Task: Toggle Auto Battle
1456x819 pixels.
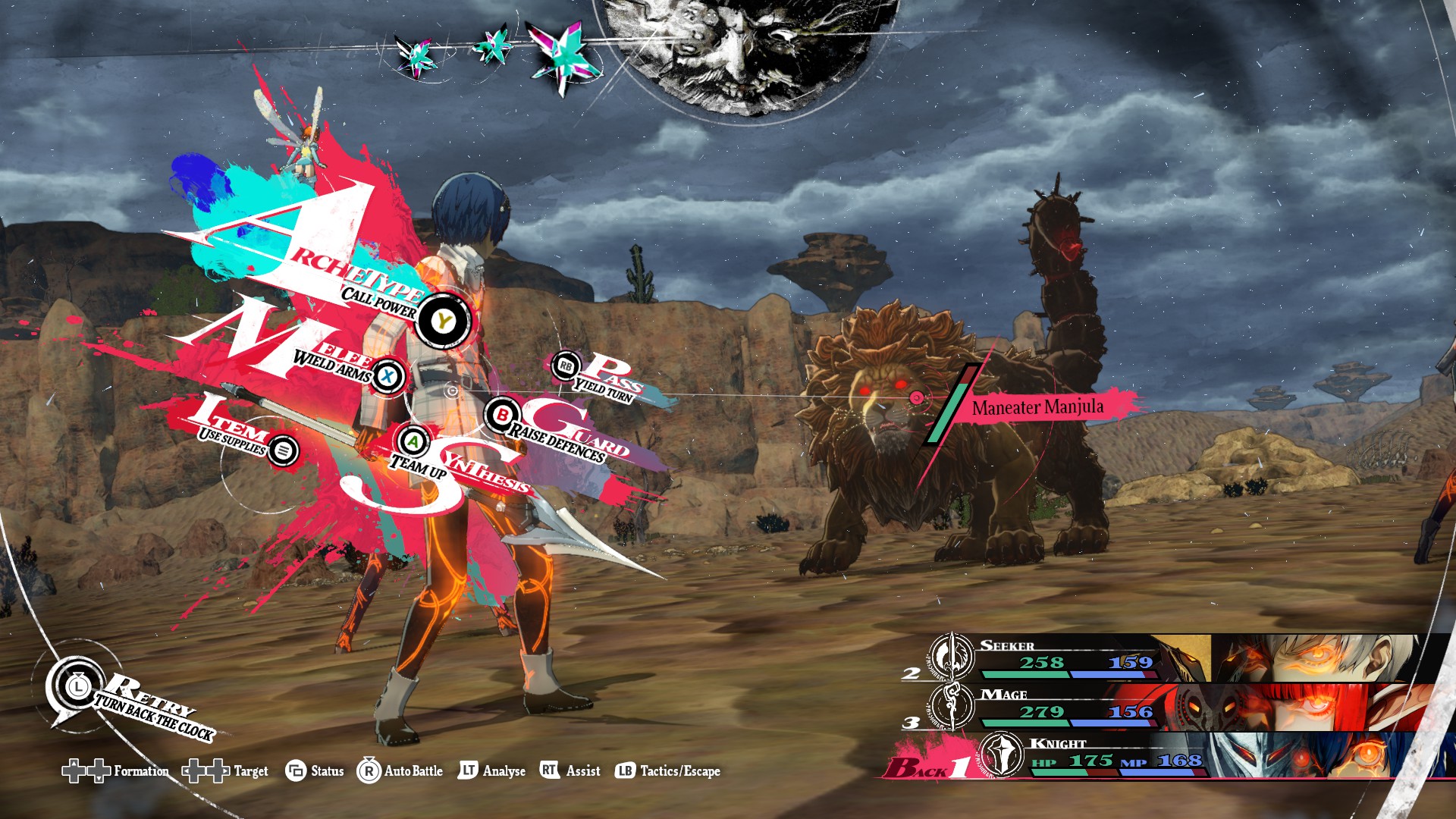Action: click(400, 771)
